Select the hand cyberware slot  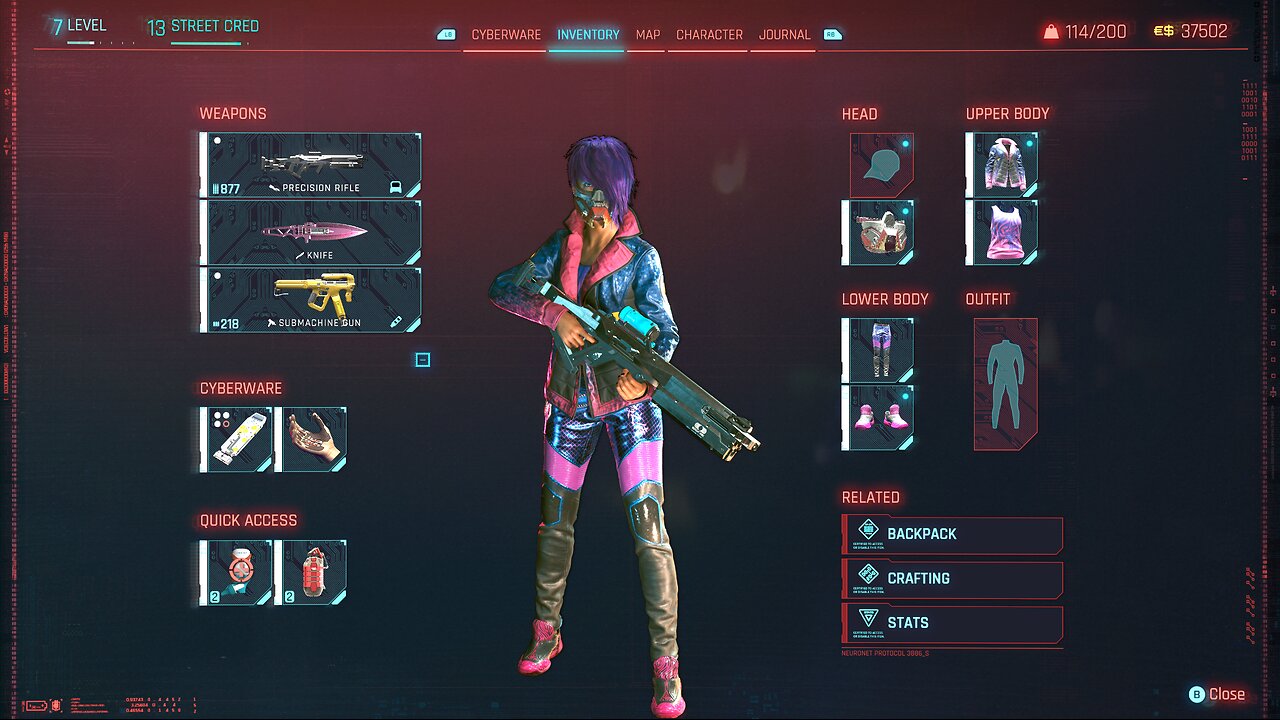tap(311, 439)
